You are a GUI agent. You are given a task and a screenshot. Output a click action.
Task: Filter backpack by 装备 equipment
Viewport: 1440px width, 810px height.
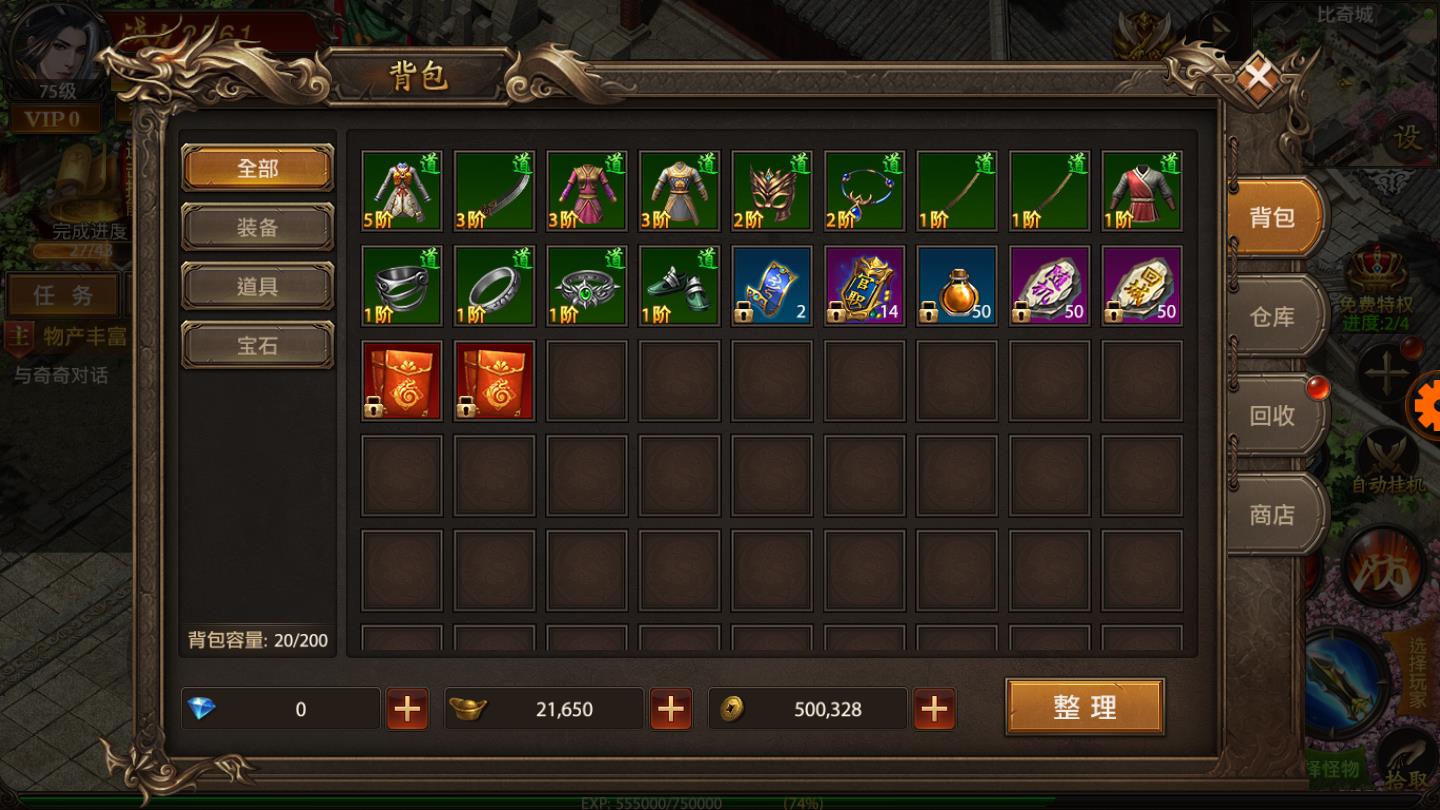point(257,227)
